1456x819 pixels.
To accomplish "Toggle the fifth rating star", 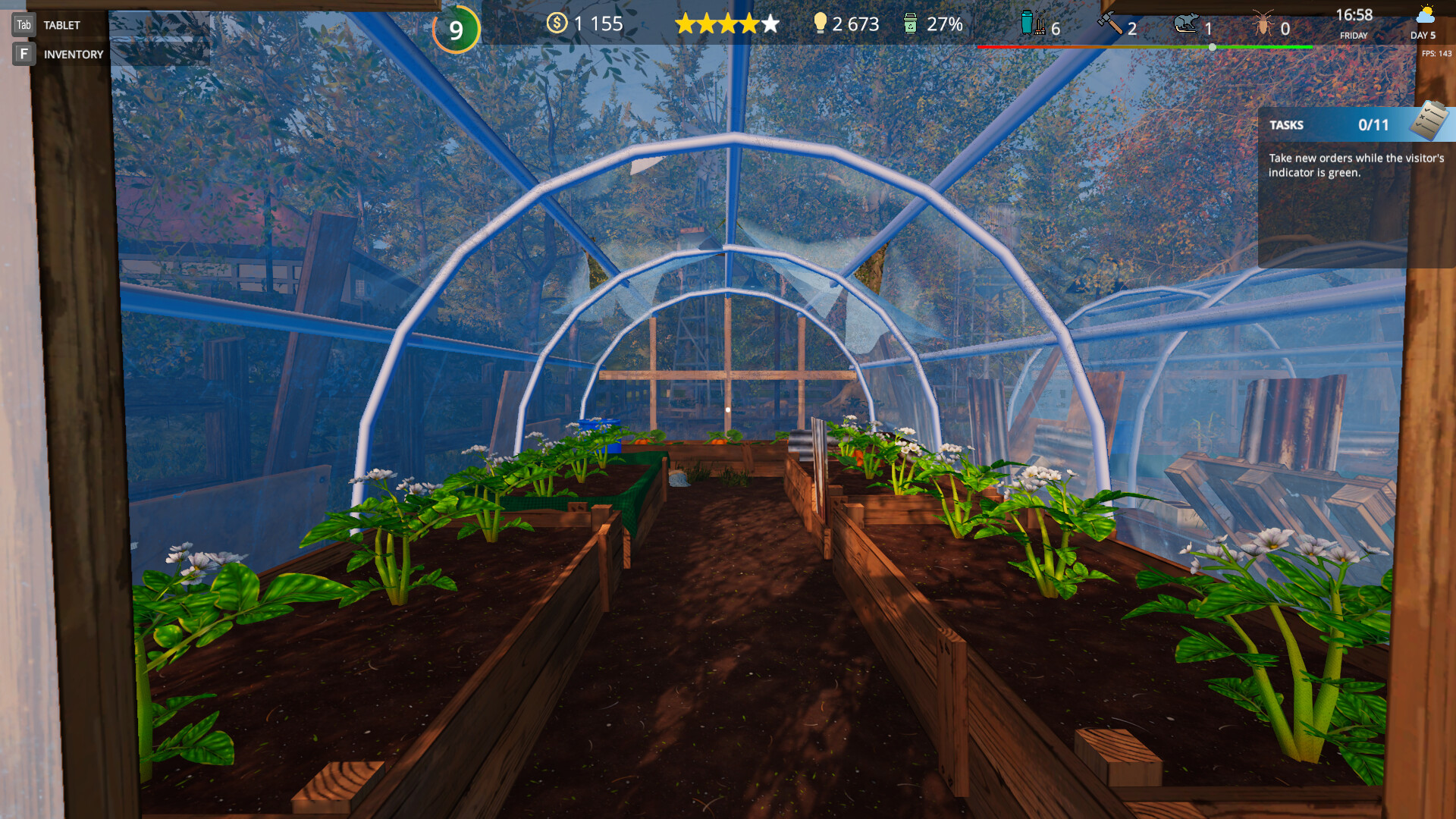I will tap(770, 24).
